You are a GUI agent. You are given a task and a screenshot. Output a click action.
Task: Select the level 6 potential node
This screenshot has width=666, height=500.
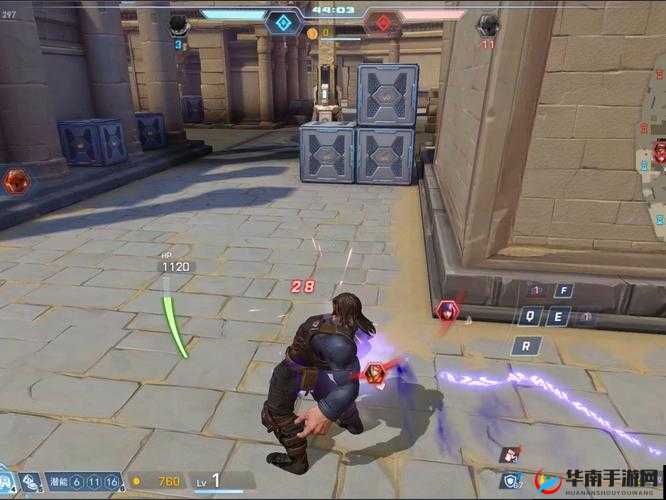pos(76,481)
